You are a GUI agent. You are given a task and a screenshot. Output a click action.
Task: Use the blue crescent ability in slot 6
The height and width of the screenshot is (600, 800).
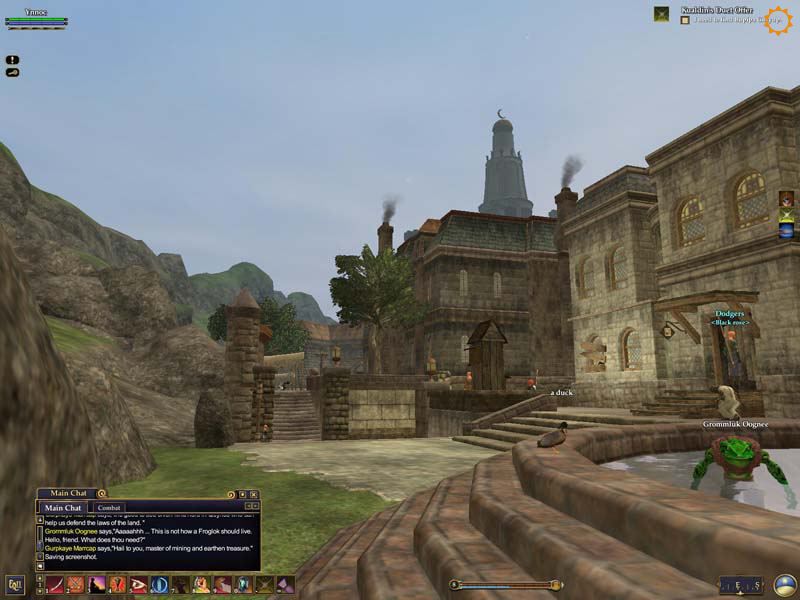(x=159, y=585)
